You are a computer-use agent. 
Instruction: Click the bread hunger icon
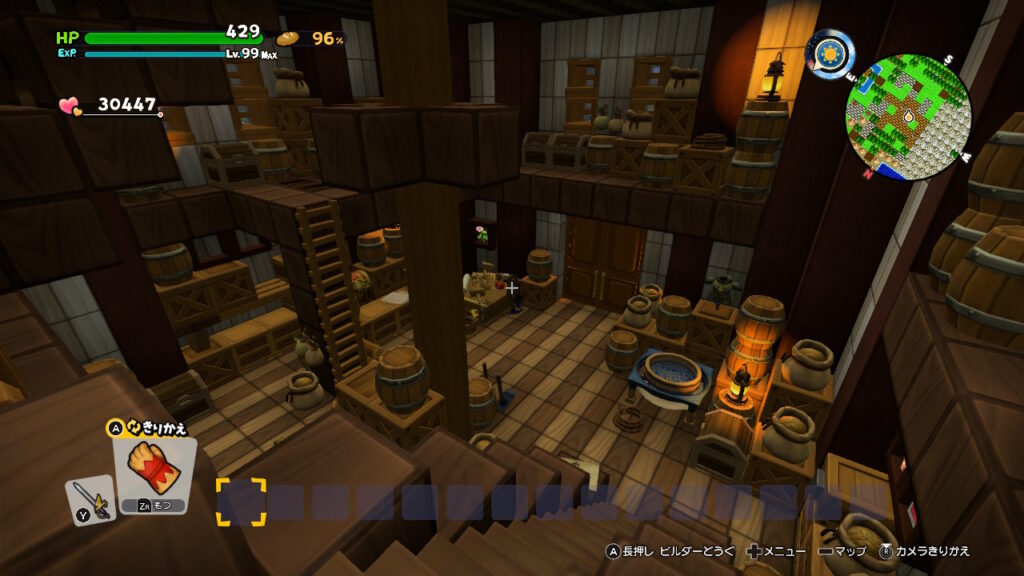pos(288,38)
